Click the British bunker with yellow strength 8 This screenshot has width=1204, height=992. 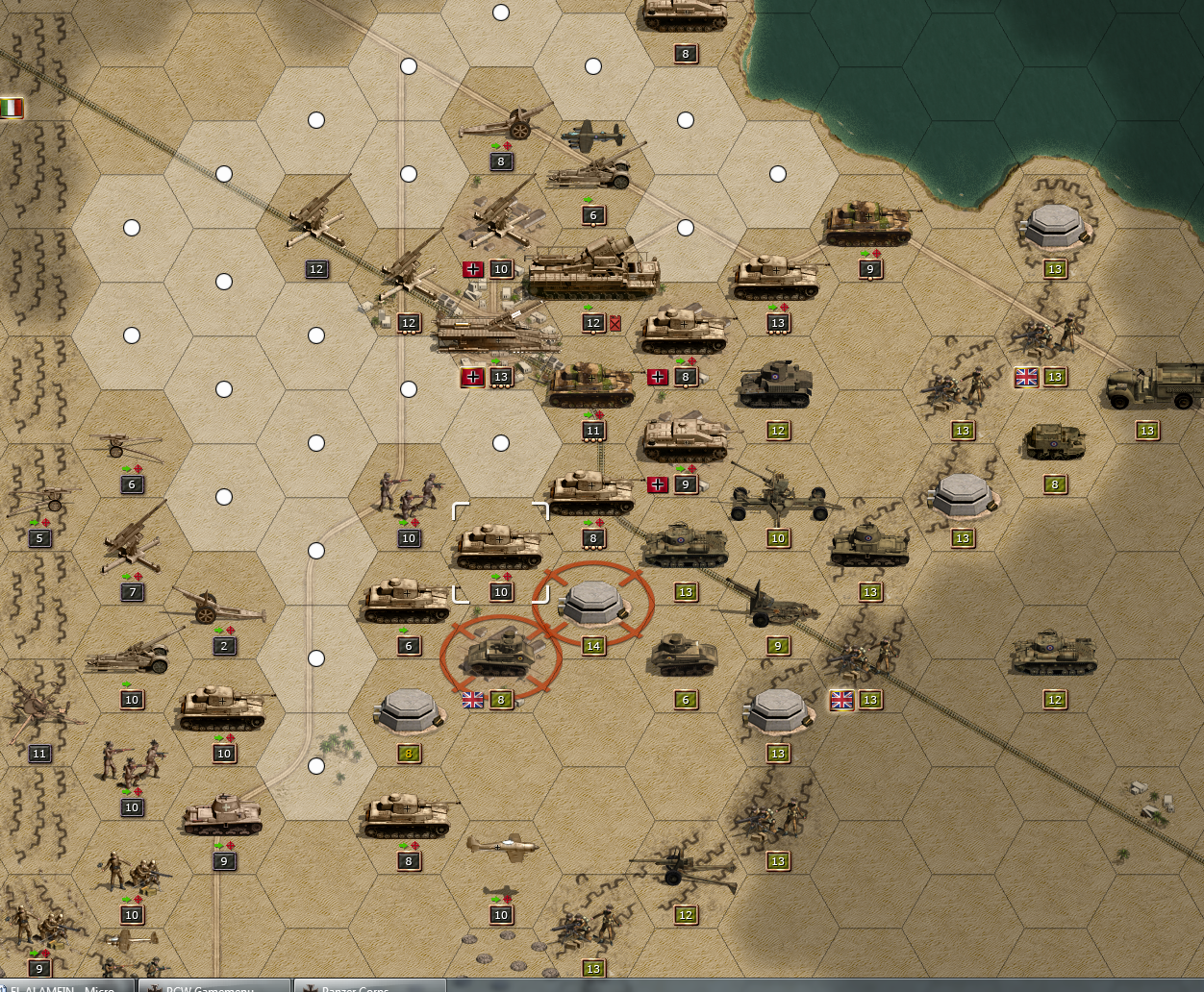pyautogui.click(x=408, y=711)
